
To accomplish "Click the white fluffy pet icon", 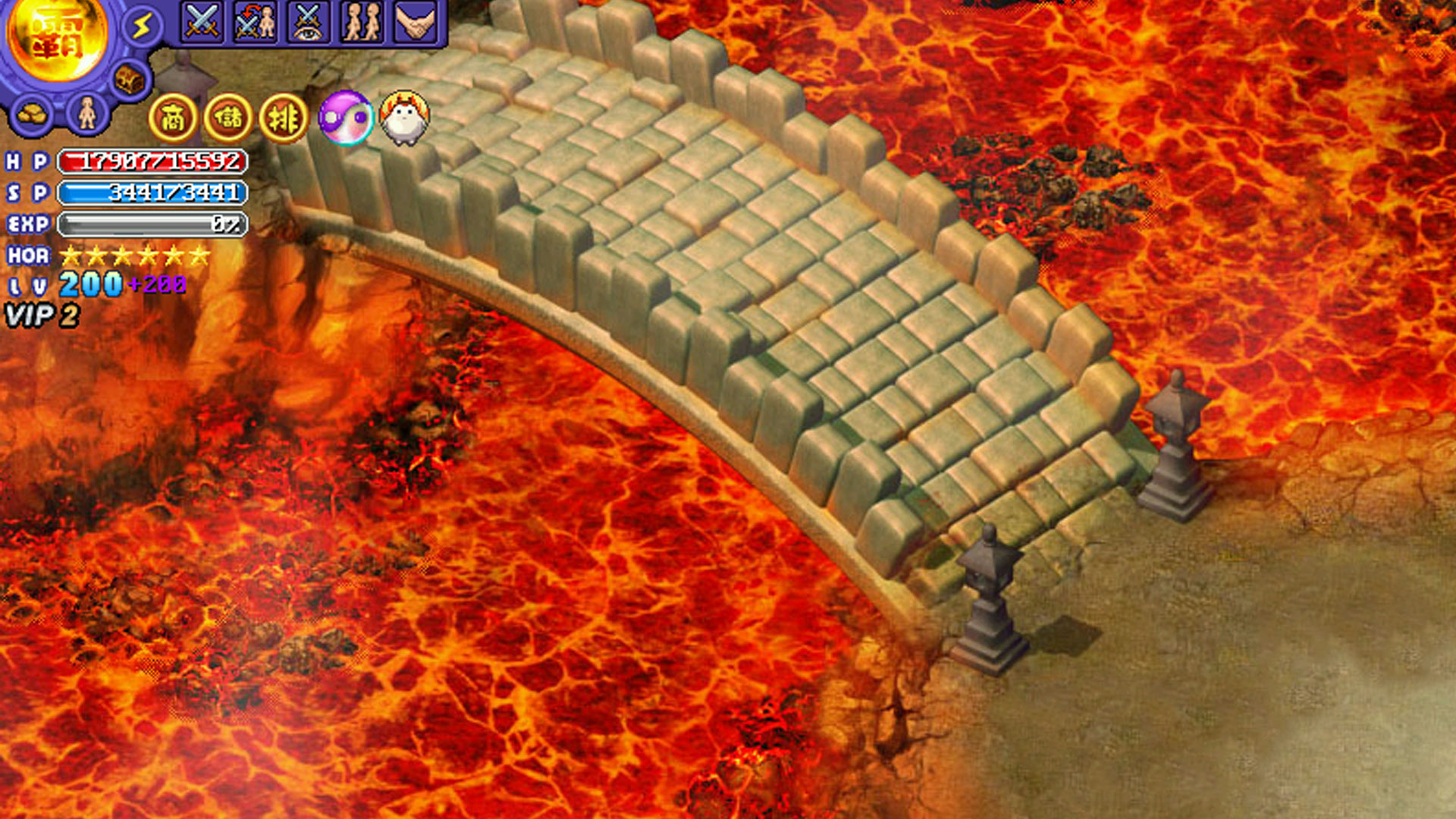I will click(x=404, y=118).
